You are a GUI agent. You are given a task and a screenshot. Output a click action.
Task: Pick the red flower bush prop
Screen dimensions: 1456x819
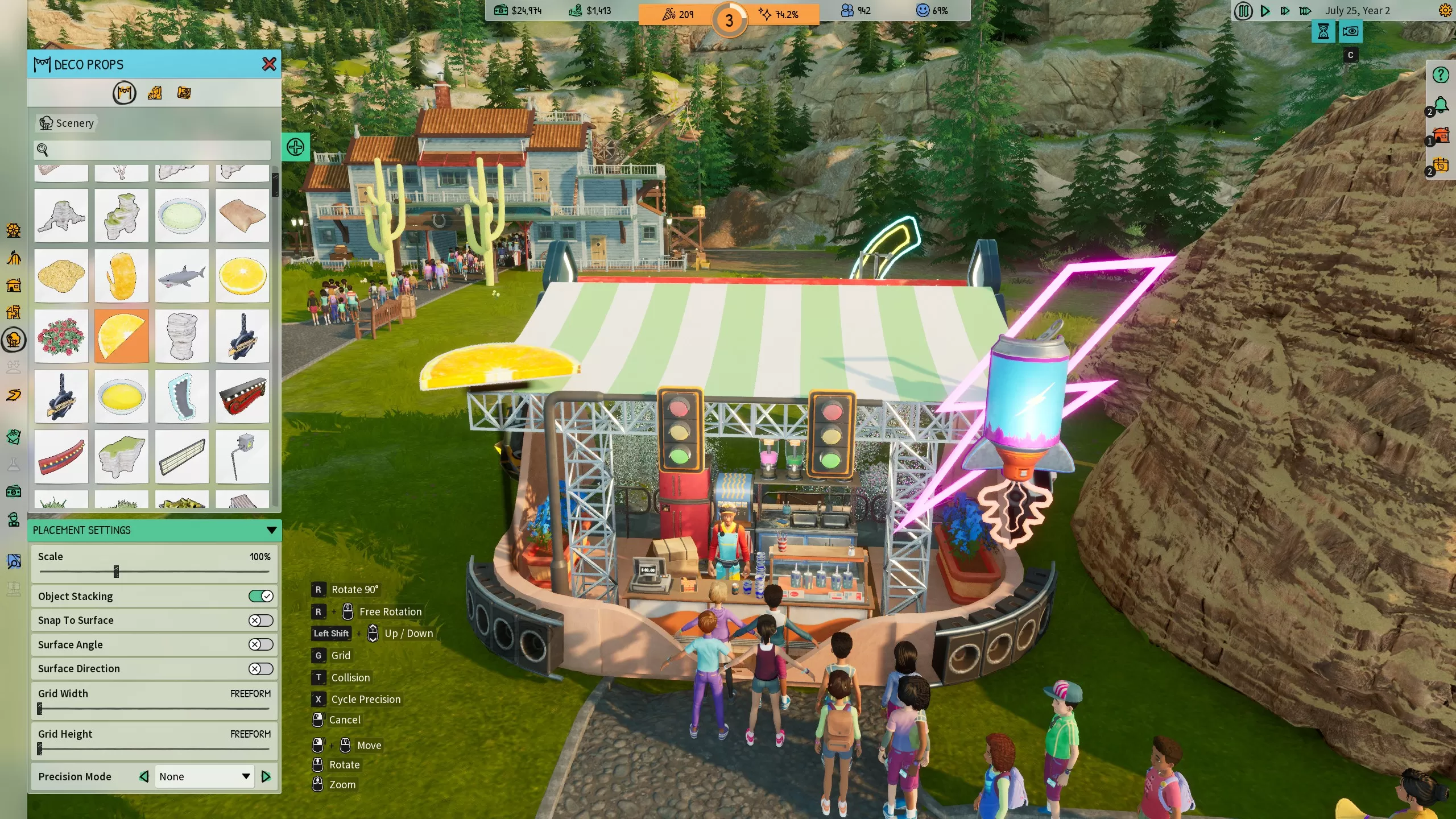[61, 337]
